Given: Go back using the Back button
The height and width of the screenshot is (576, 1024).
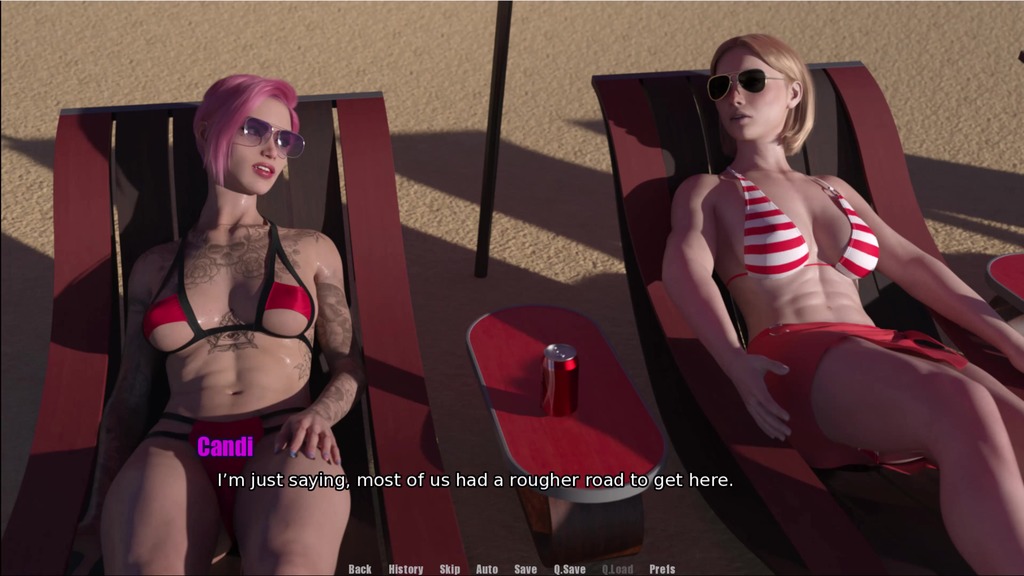Looking at the screenshot, I should point(360,569).
